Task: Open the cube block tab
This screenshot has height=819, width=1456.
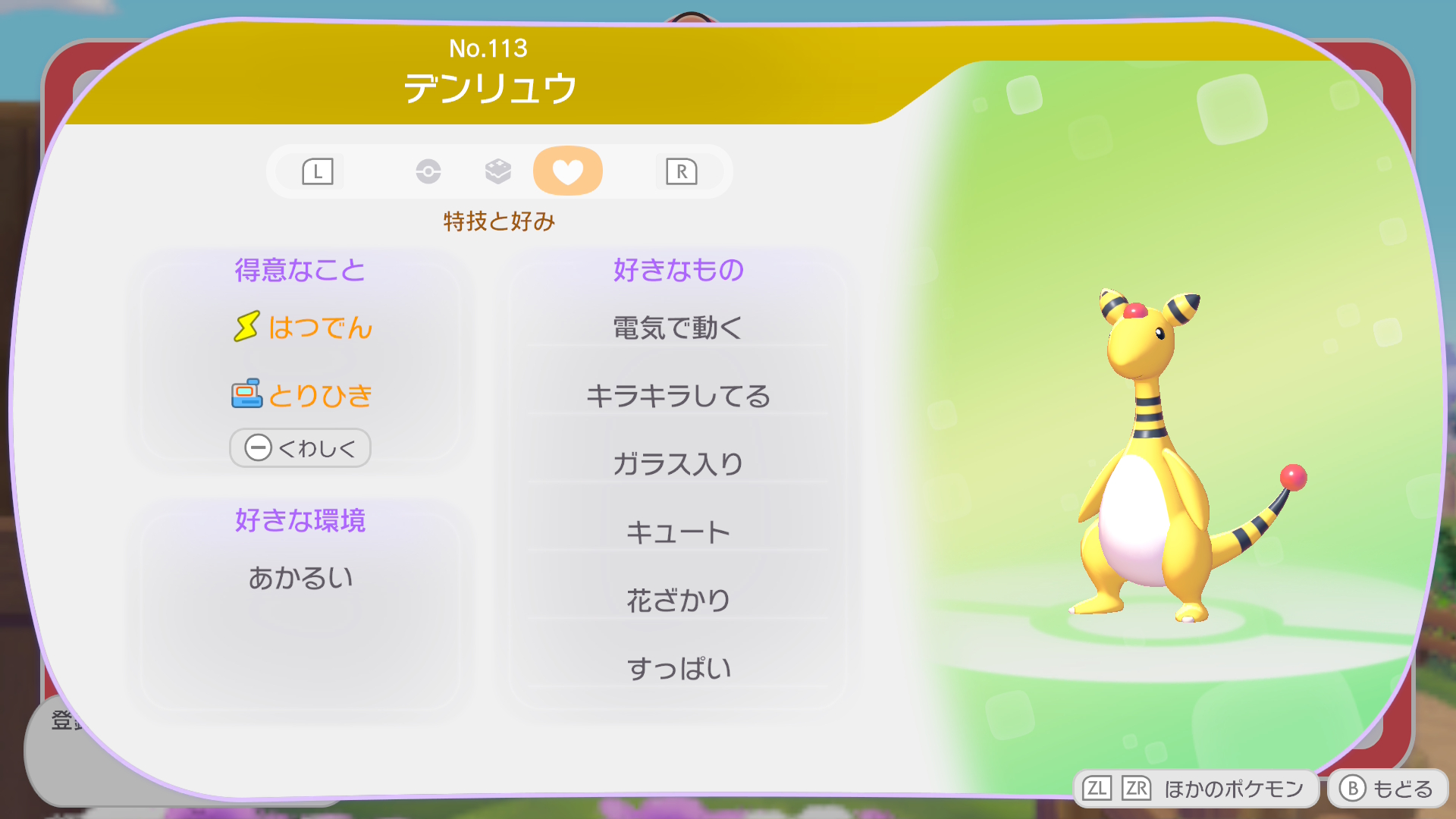Action: click(x=498, y=171)
